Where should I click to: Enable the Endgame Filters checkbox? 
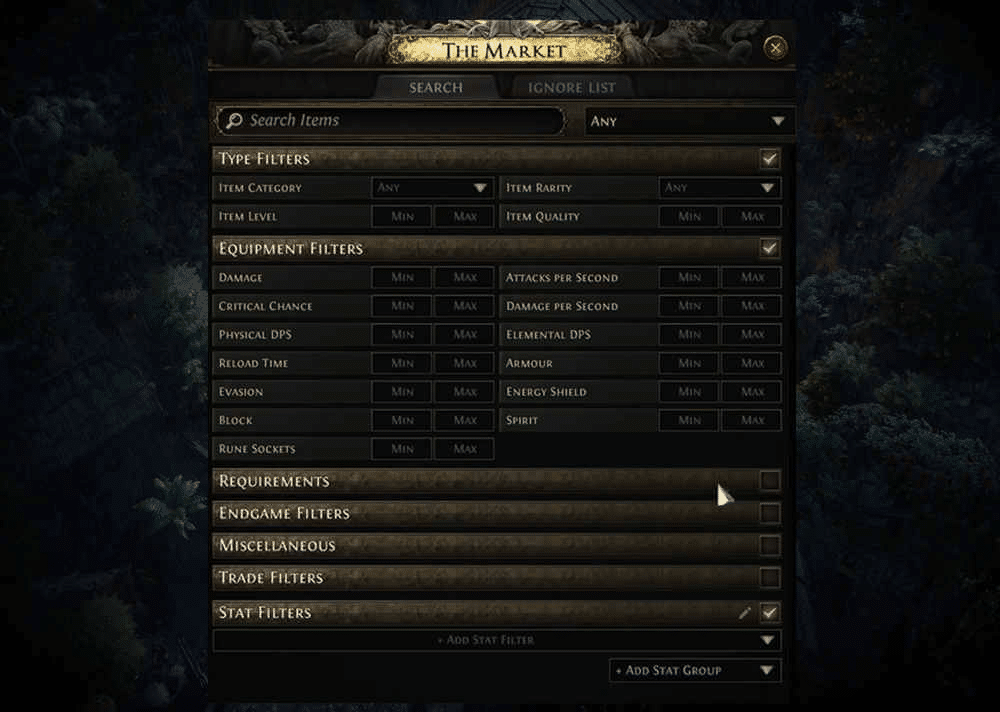click(x=769, y=514)
